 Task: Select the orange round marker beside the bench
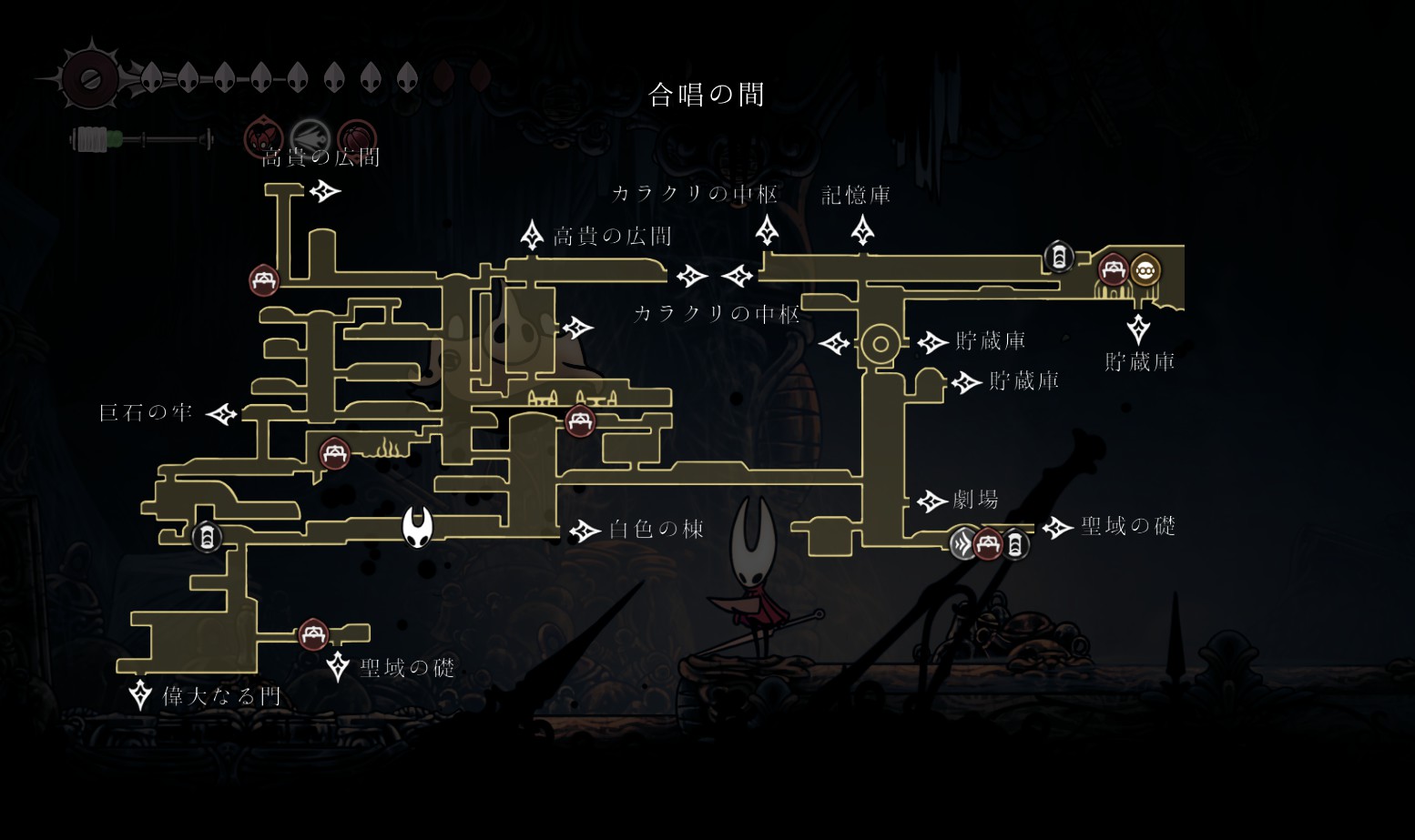point(1145,270)
